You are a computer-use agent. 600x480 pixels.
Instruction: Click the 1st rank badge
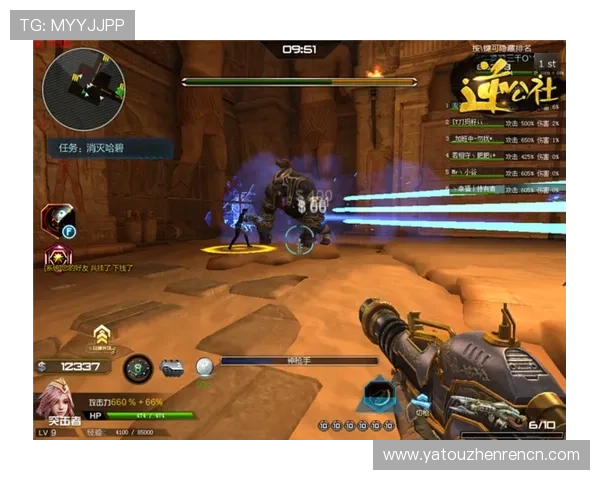click(546, 63)
